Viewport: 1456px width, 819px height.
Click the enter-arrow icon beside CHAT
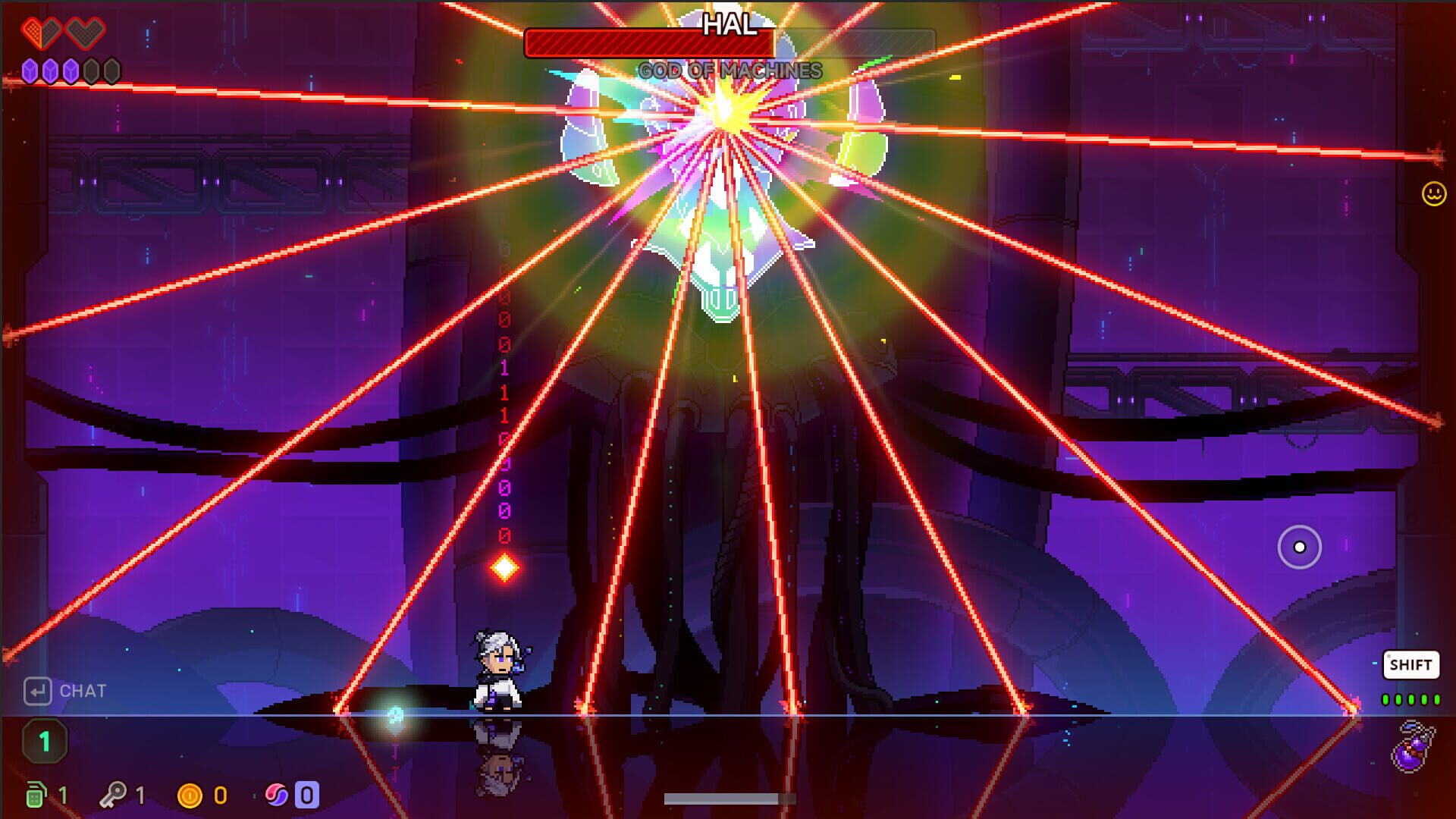(36, 691)
